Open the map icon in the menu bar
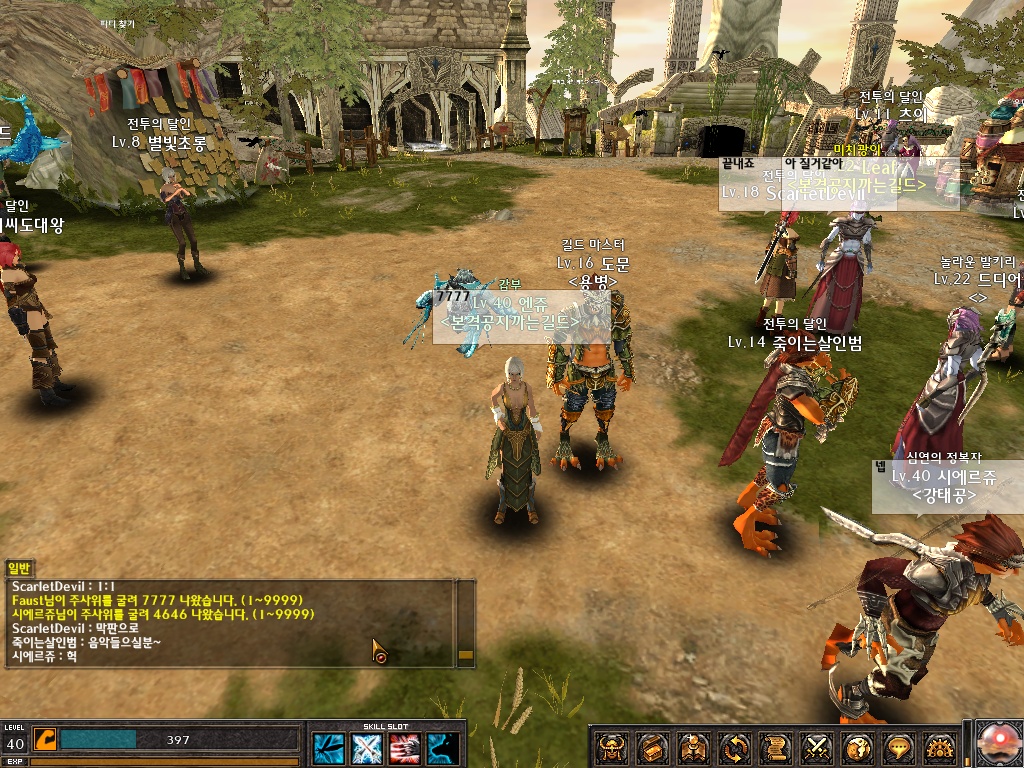 pyautogui.click(x=694, y=746)
